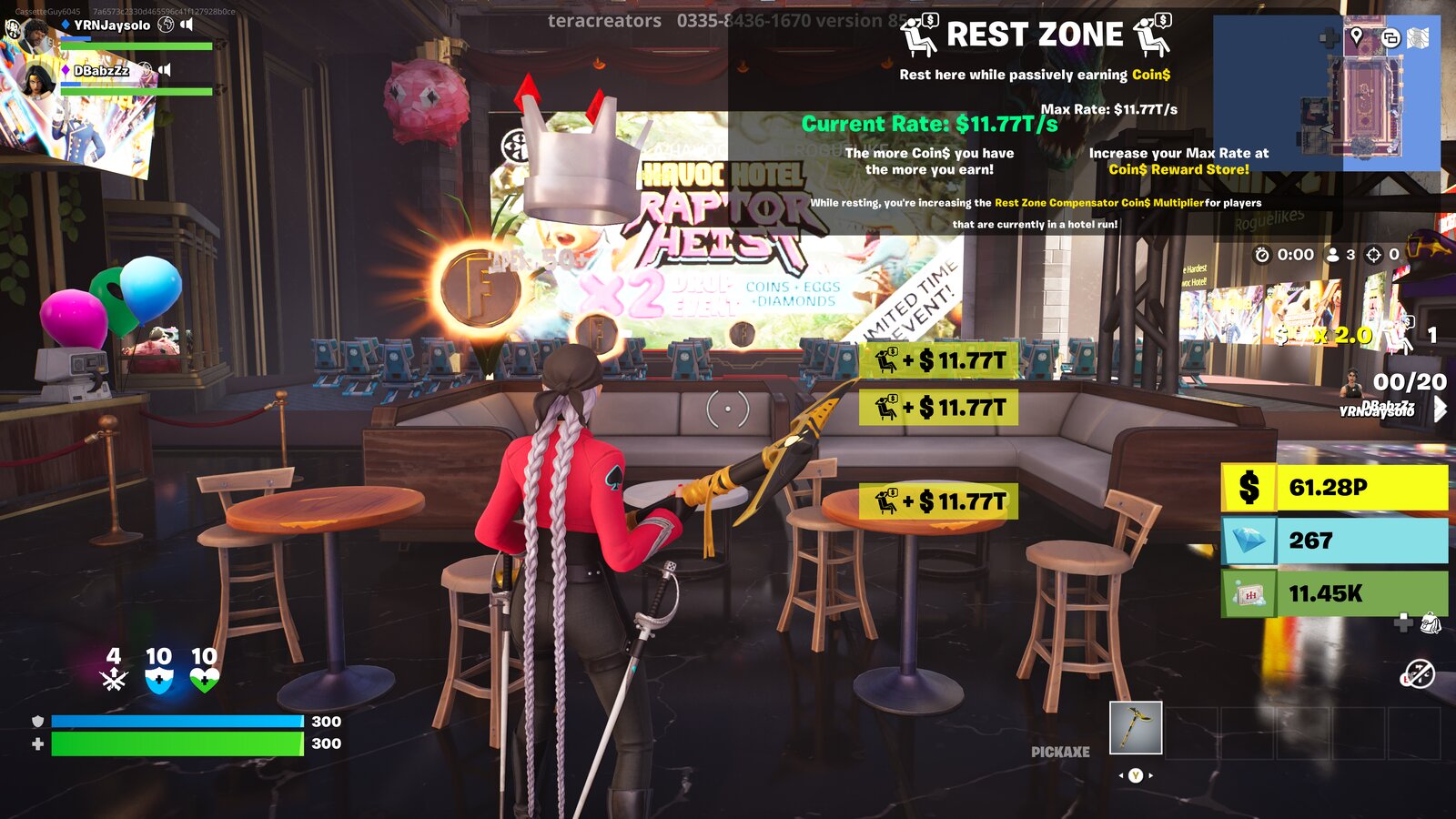Select the crosshair eliminations icon
Image resolution: width=1456 pixels, height=819 pixels.
pos(1374,256)
